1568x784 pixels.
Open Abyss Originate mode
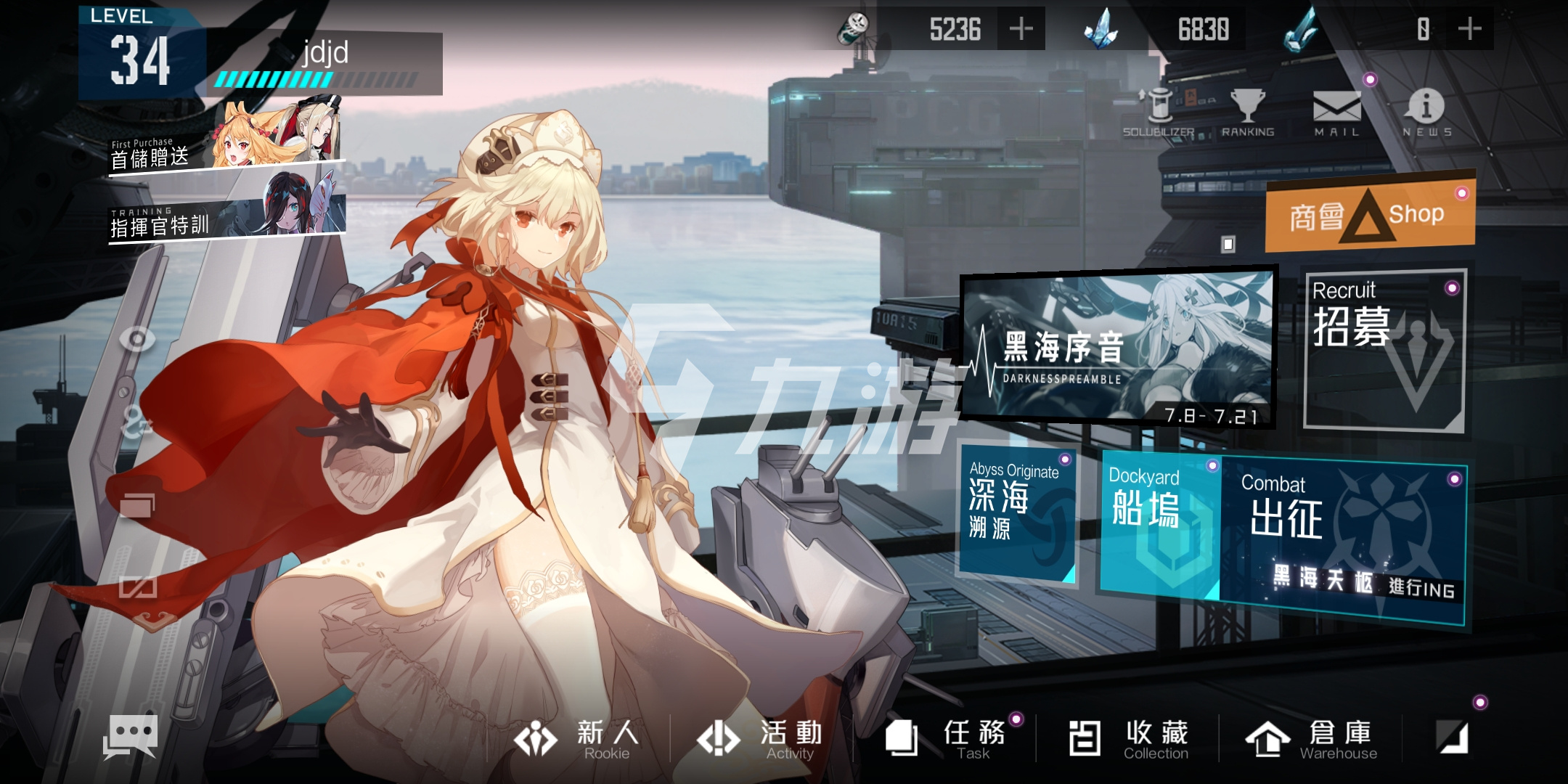click(1016, 512)
